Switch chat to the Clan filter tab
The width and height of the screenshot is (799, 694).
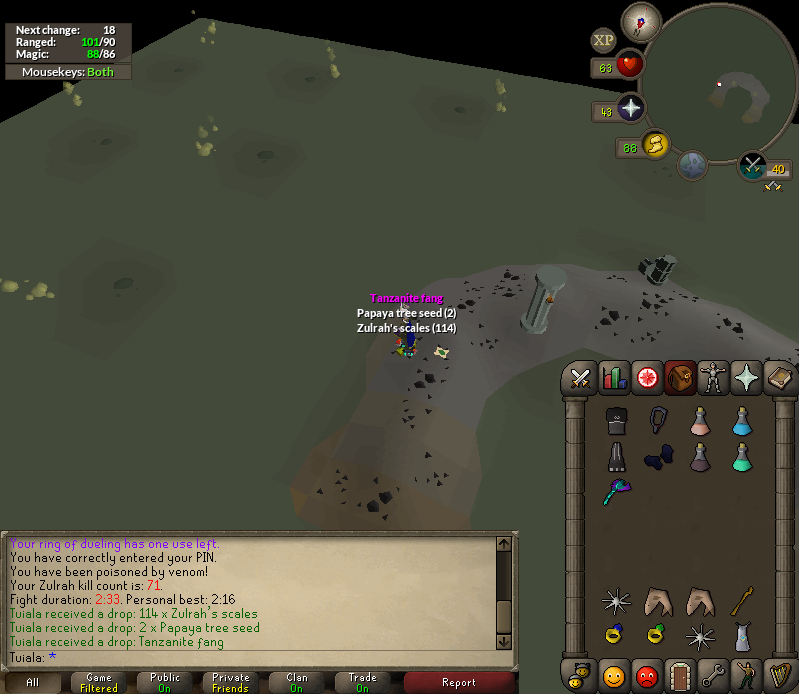coord(297,682)
